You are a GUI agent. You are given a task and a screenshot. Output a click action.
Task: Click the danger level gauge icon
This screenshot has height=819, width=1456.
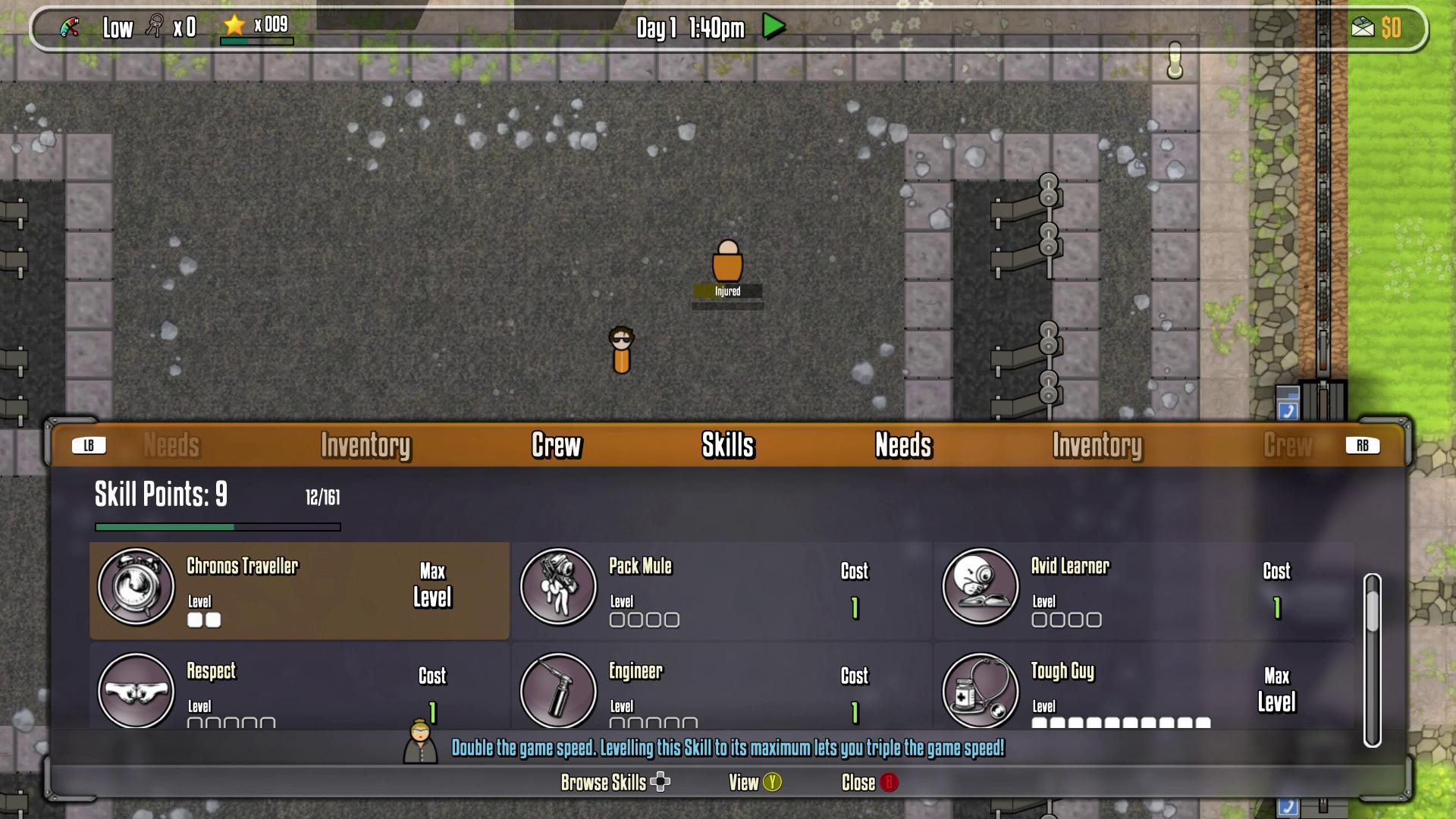(x=68, y=27)
